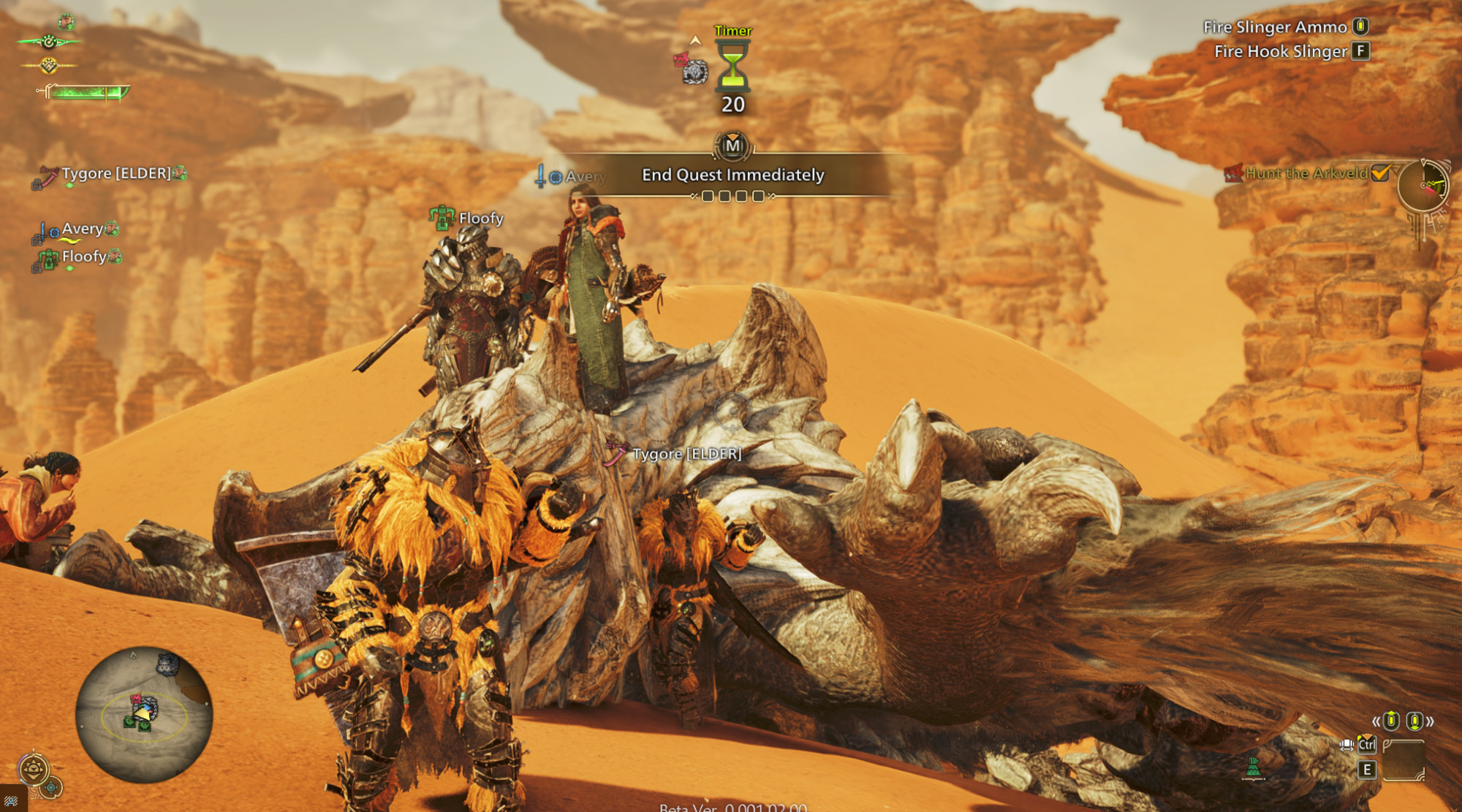Image resolution: width=1462 pixels, height=812 pixels.
Task: Choose Floofy in the party member list
Action: (83, 257)
